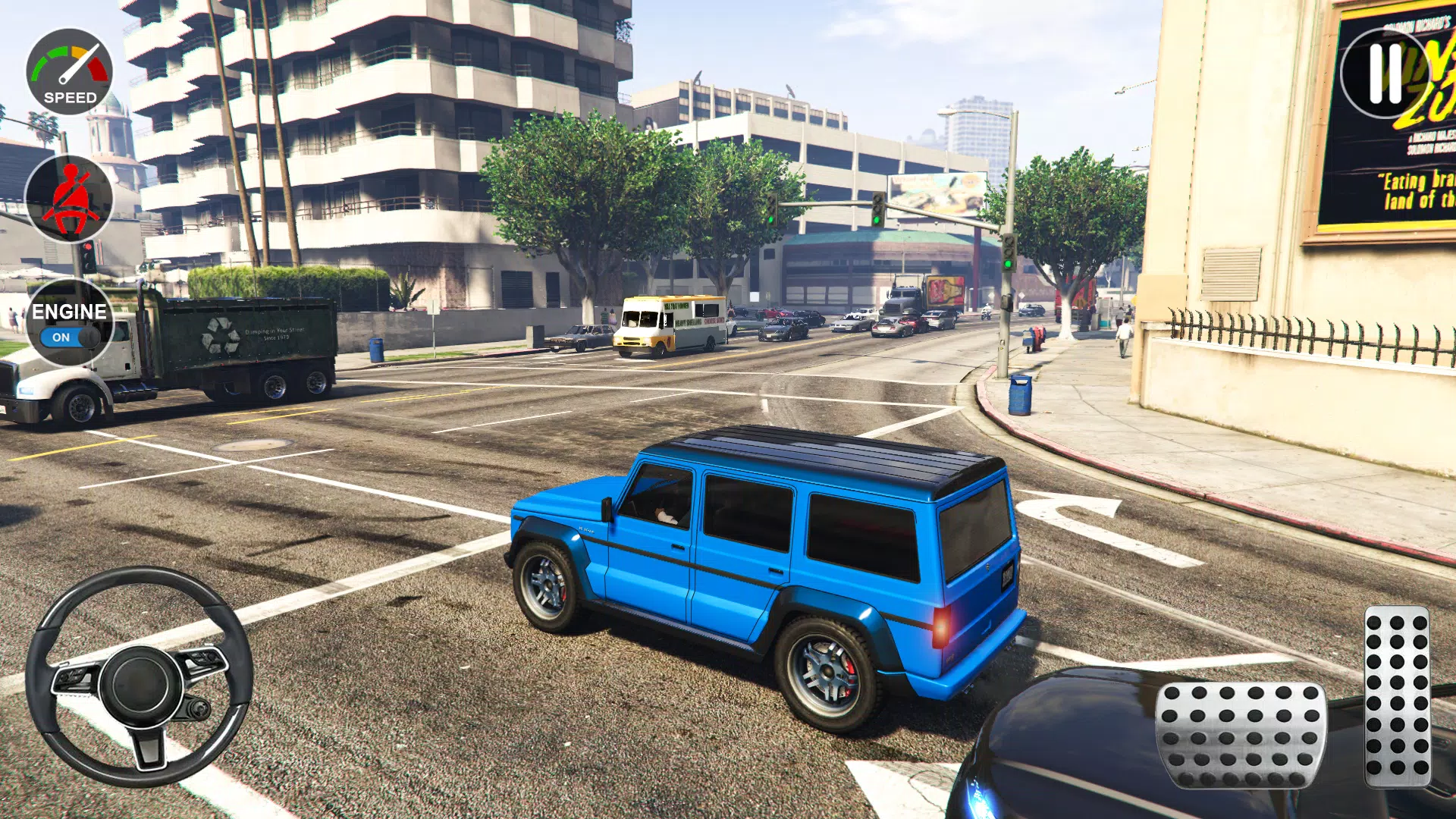Viewport: 1456px width, 819px height.
Task: Click the steering wheel control
Action: point(140,676)
